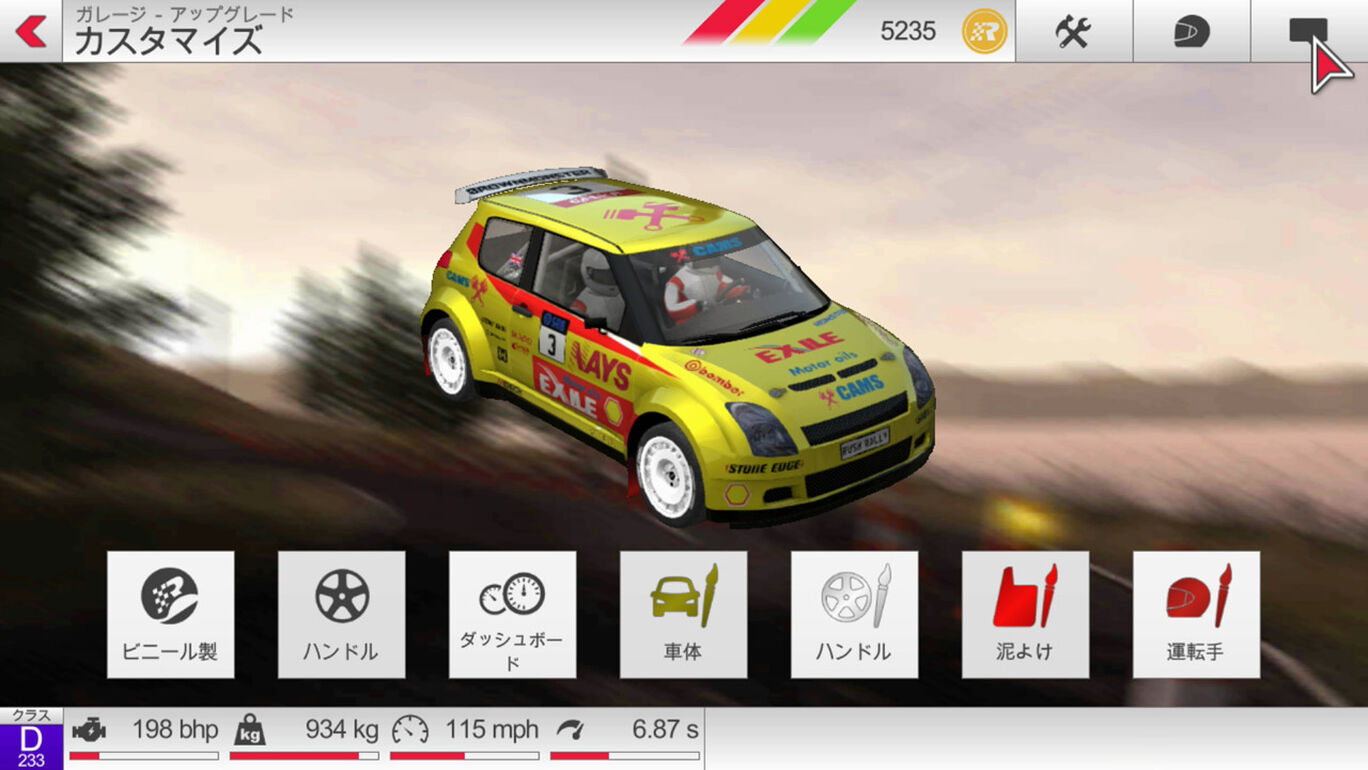Select the 泥よけ mudflap customization icon
Image resolution: width=1368 pixels, height=770 pixels.
pyautogui.click(x=1026, y=612)
